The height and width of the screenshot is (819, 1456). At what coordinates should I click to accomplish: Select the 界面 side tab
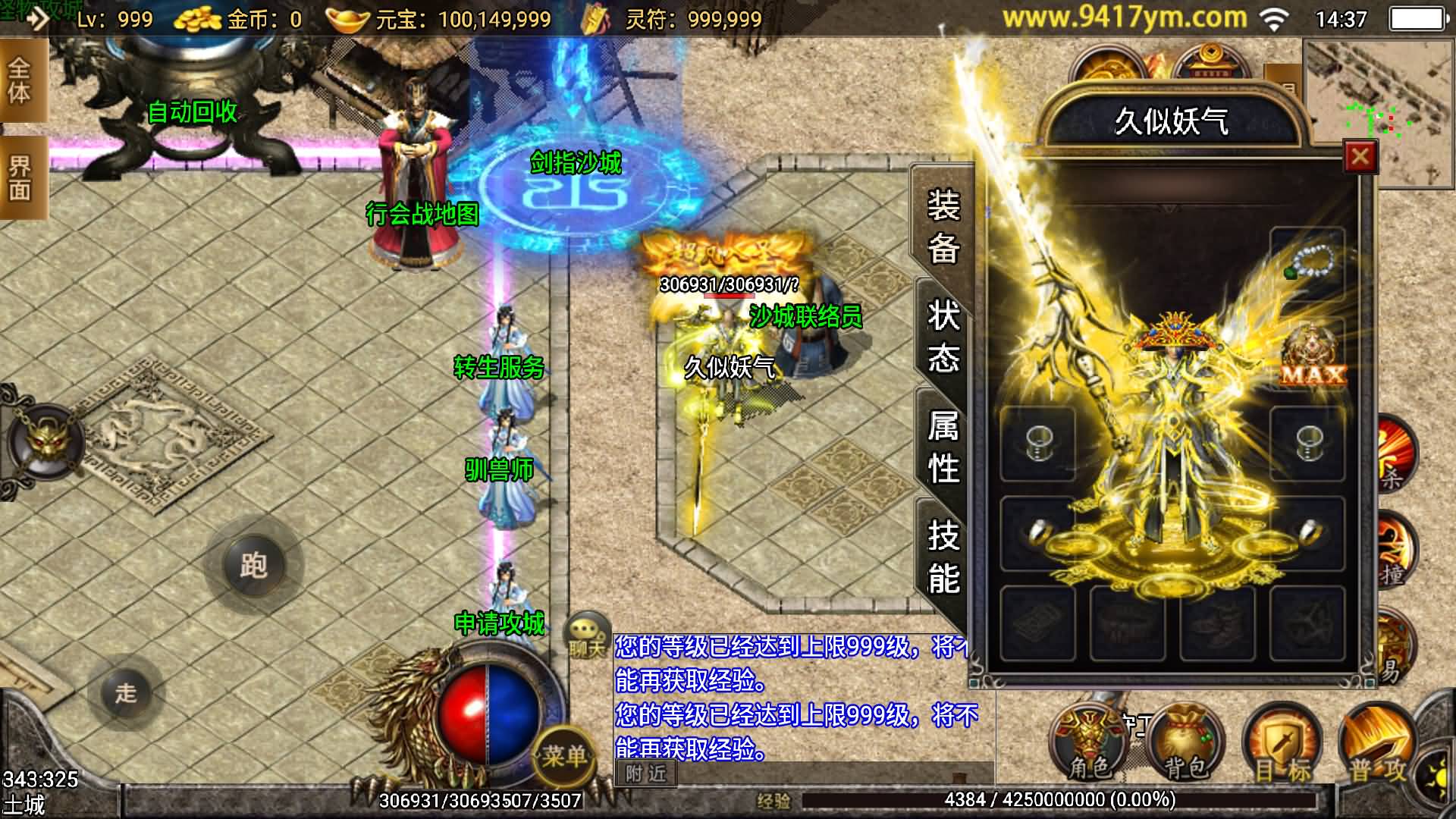tap(20, 177)
